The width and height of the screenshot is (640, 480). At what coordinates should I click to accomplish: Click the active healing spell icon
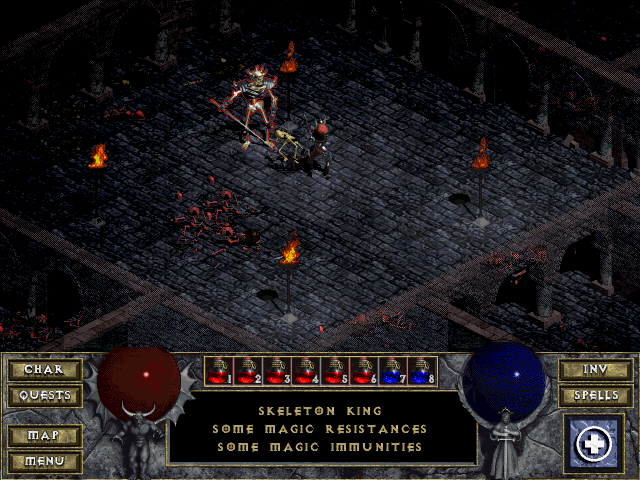[594, 444]
